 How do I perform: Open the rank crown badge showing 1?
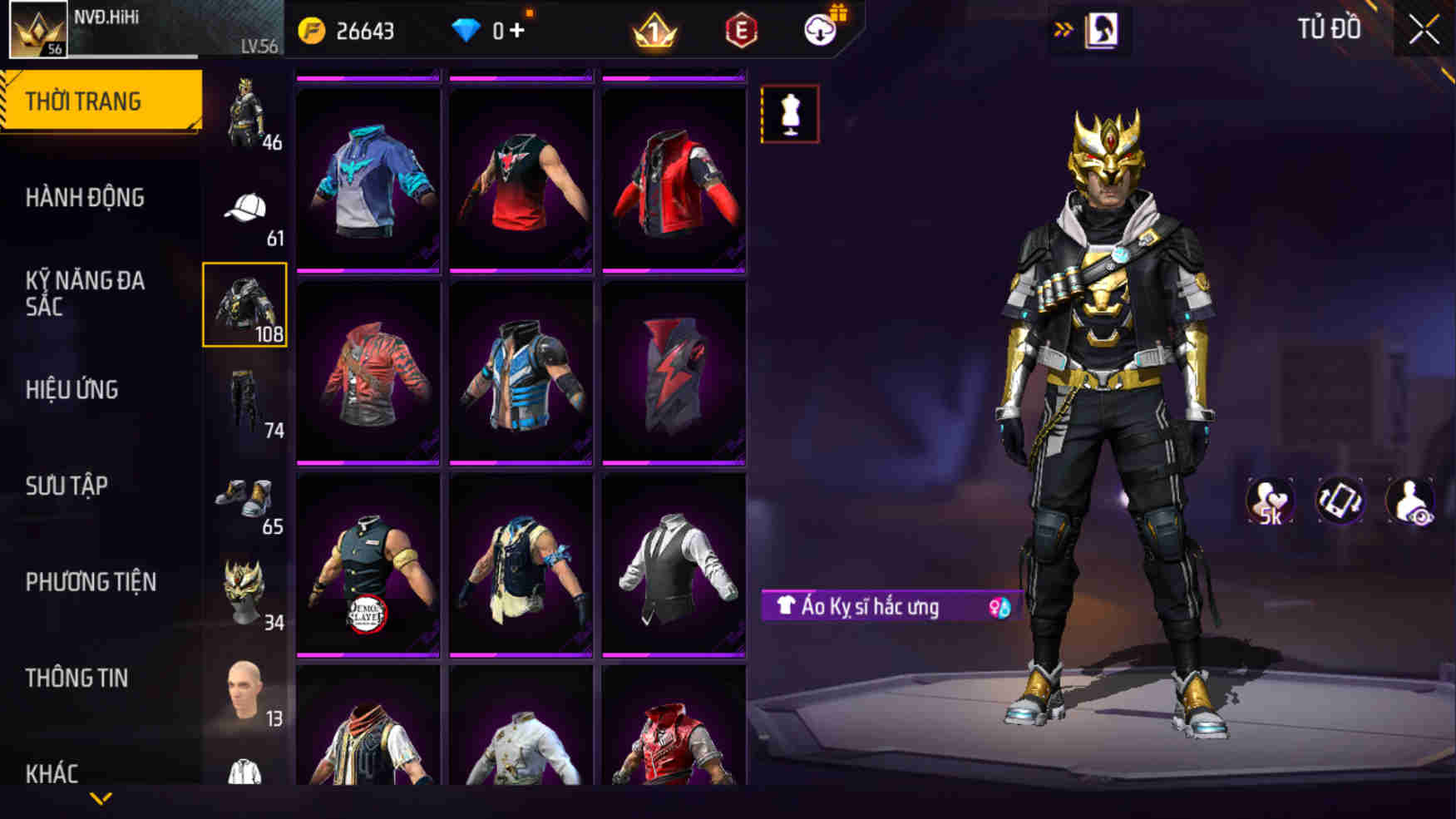[656, 32]
